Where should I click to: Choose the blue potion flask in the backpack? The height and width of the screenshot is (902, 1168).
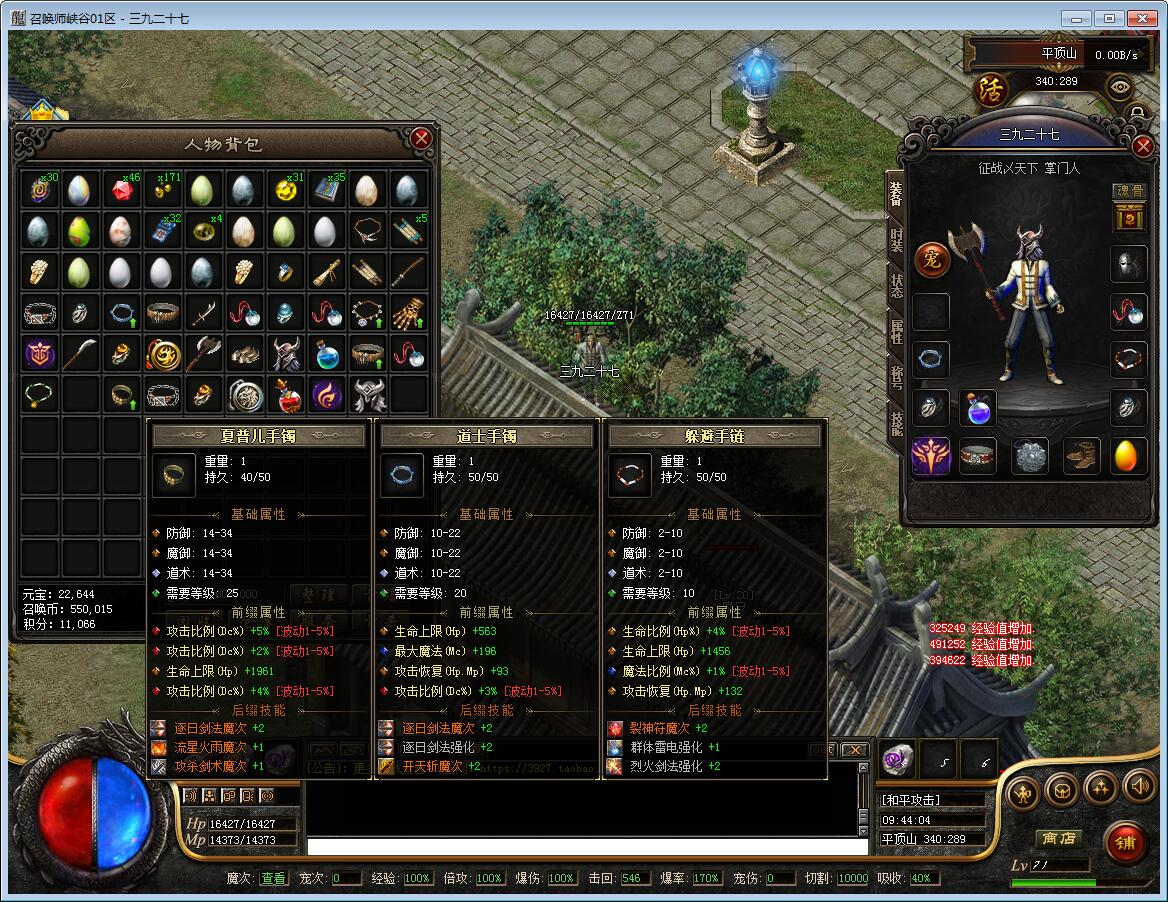(x=326, y=354)
